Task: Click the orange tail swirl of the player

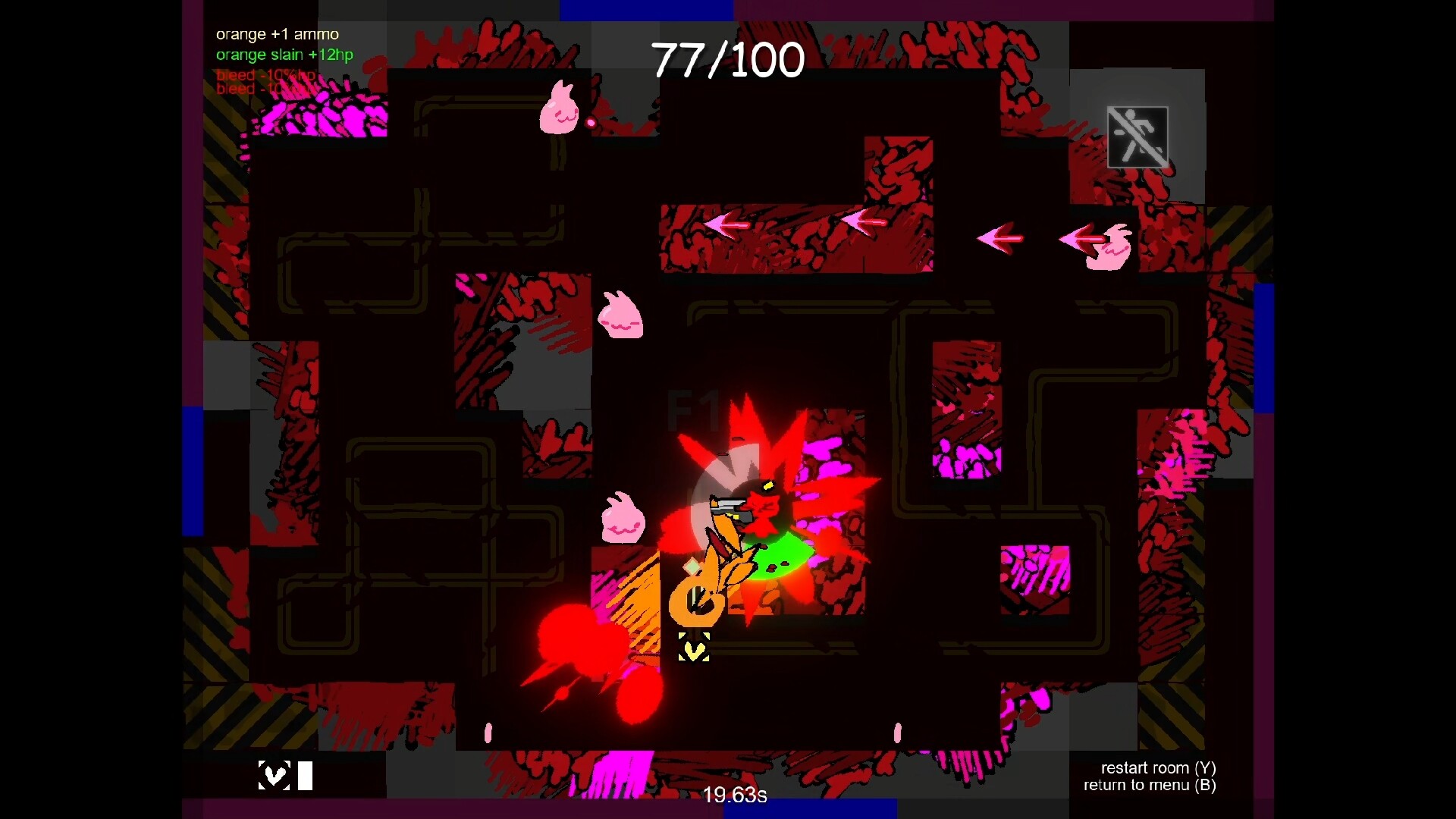Action: pos(698,599)
